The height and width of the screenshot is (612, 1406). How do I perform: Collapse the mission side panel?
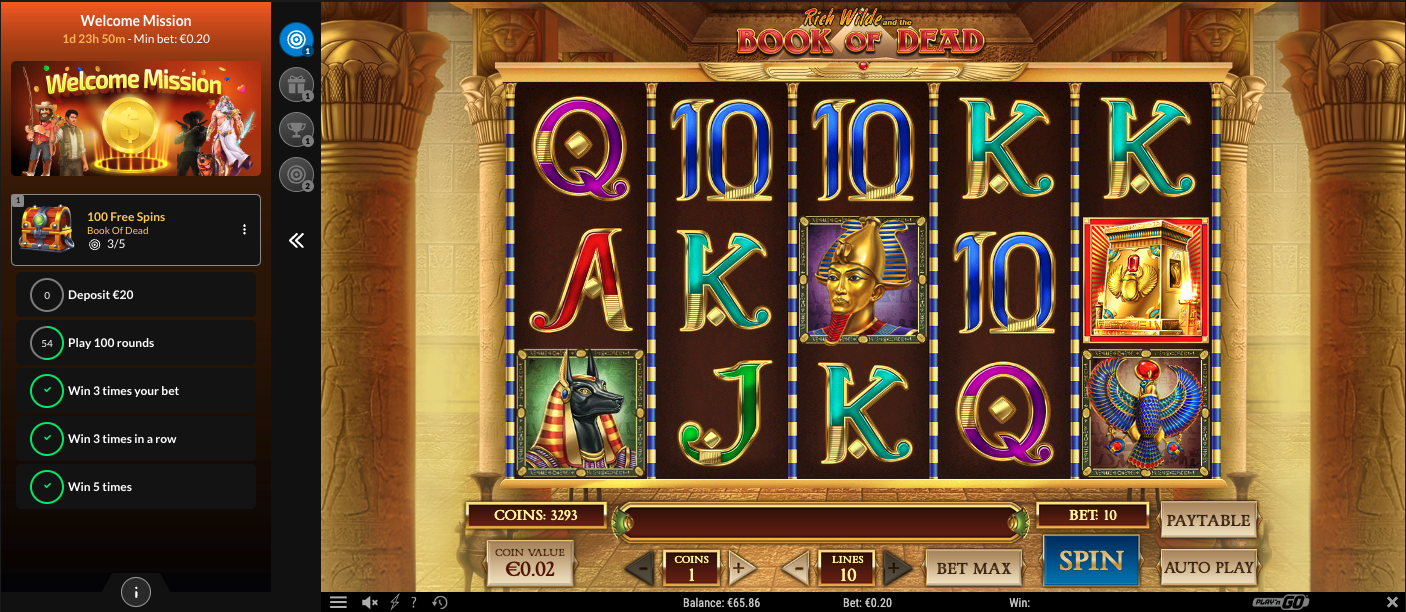click(x=296, y=240)
